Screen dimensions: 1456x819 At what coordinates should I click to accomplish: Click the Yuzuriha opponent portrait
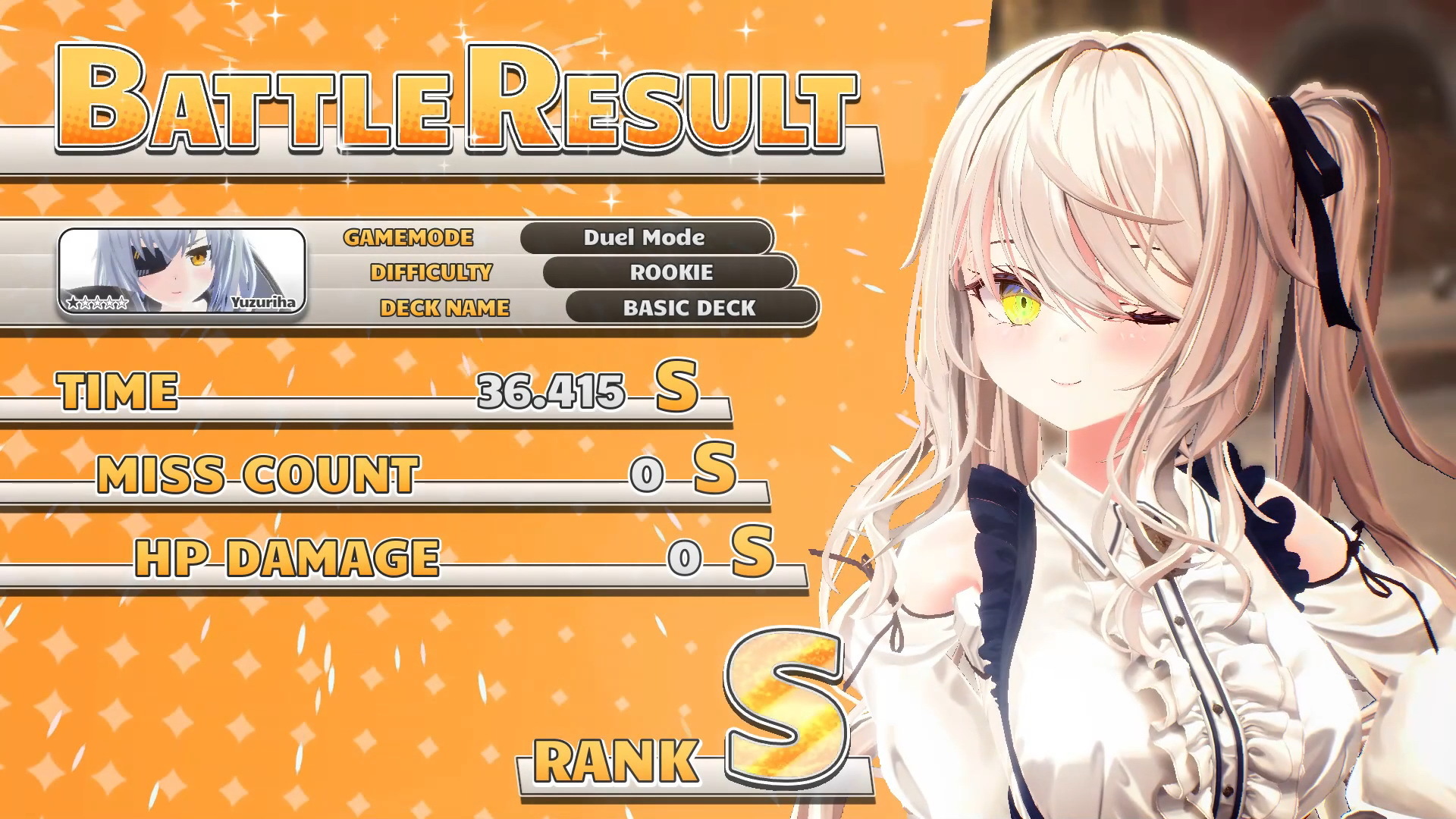tap(182, 271)
